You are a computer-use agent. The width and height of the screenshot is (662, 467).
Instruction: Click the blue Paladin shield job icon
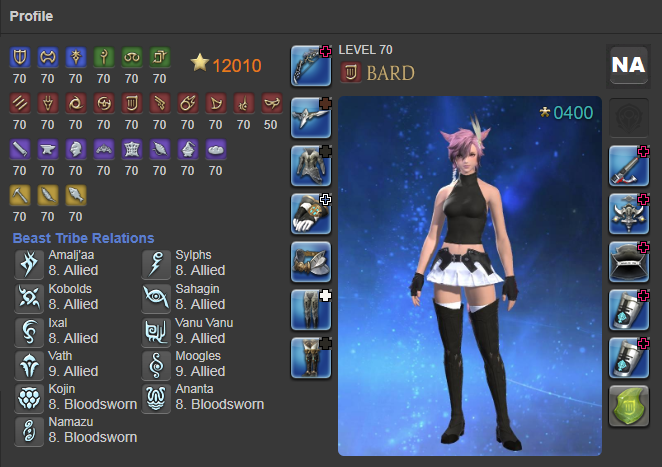tap(21, 57)
